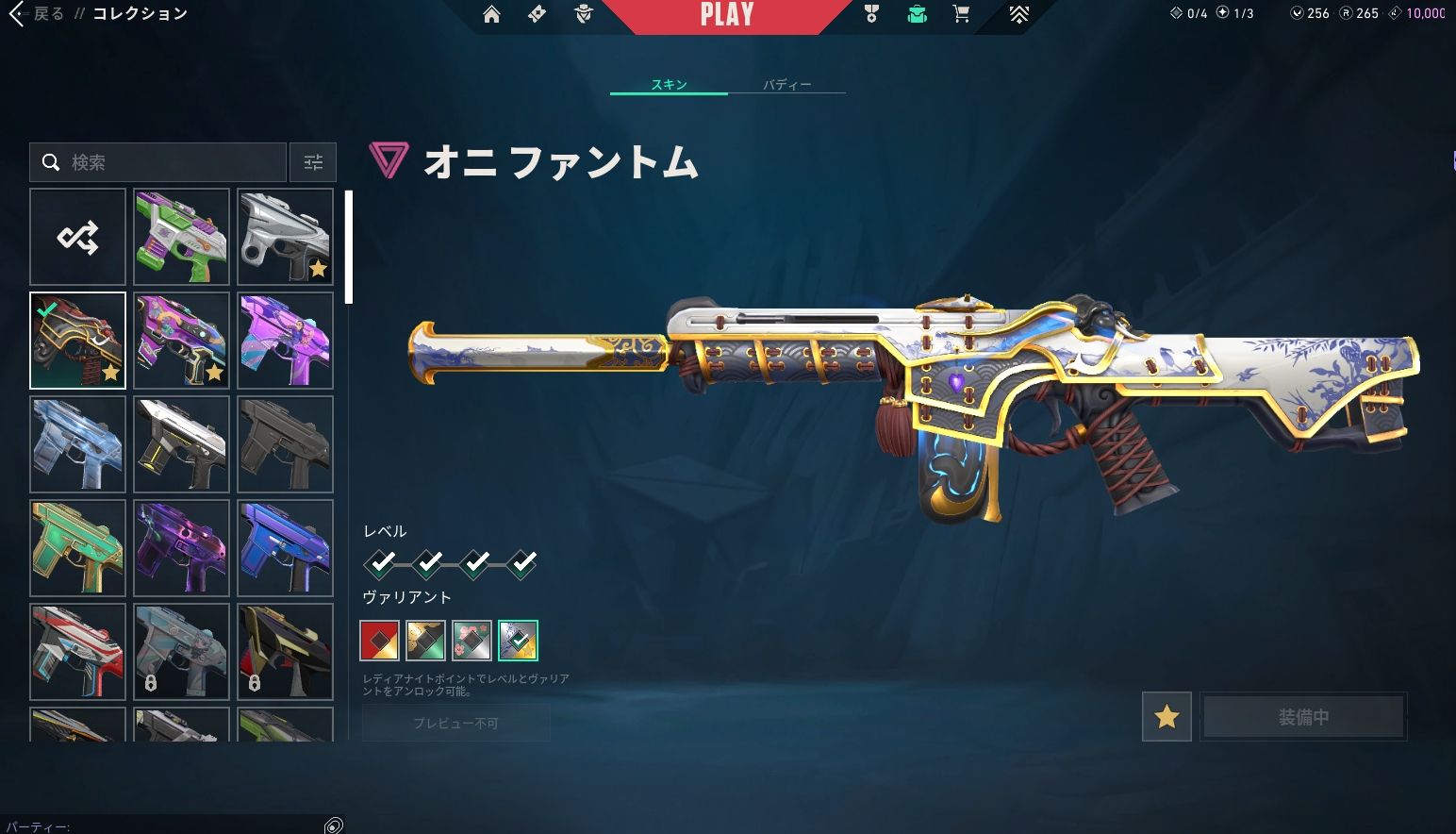Start matchmaking with the PLAY button
Screen dimensions: 1456x834
point(726,15)
